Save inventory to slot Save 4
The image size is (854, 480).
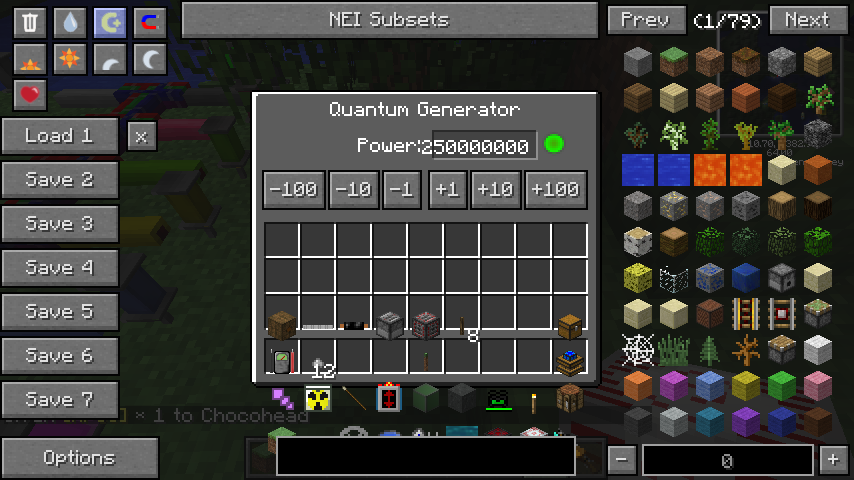click(59, 268)
